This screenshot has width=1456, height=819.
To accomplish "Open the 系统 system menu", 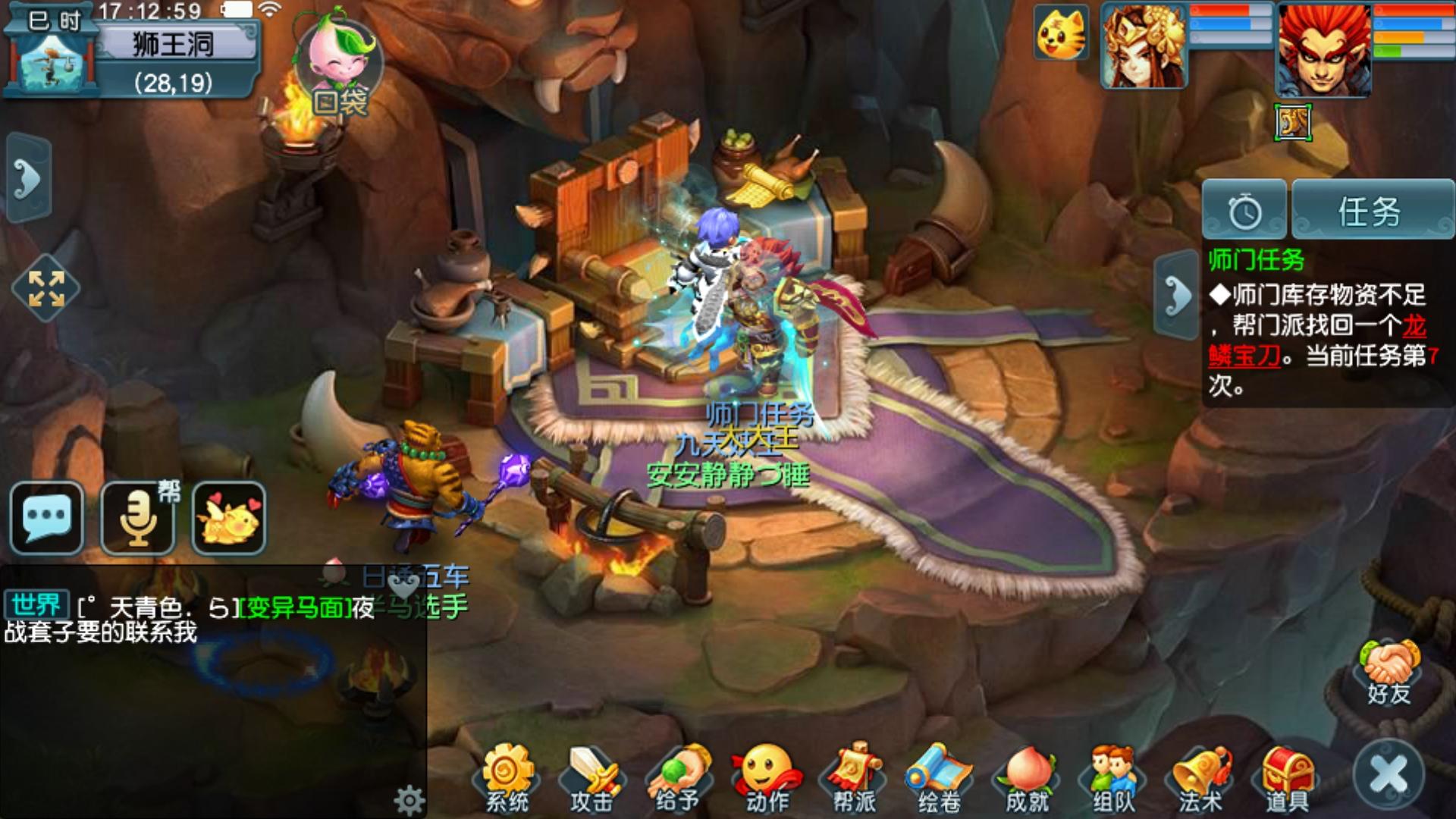I will [x=507, y=779].
